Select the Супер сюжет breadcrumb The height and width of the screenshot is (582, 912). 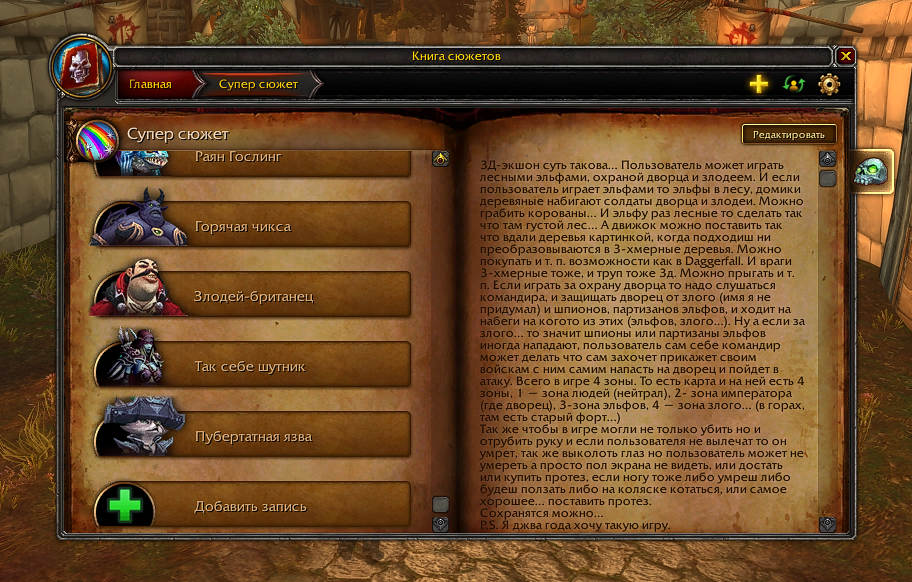[x=258, y=85]
